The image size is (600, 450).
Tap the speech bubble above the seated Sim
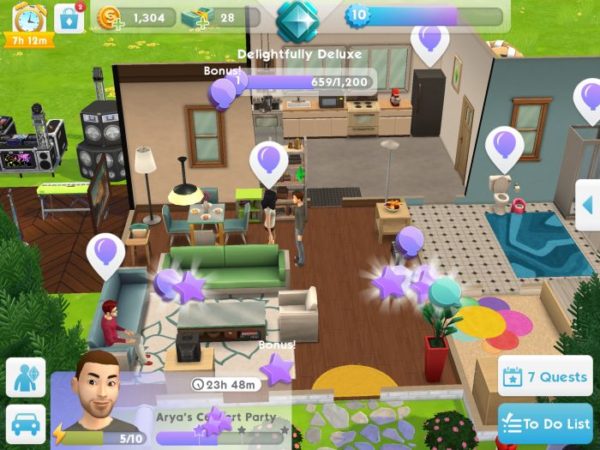106,254
